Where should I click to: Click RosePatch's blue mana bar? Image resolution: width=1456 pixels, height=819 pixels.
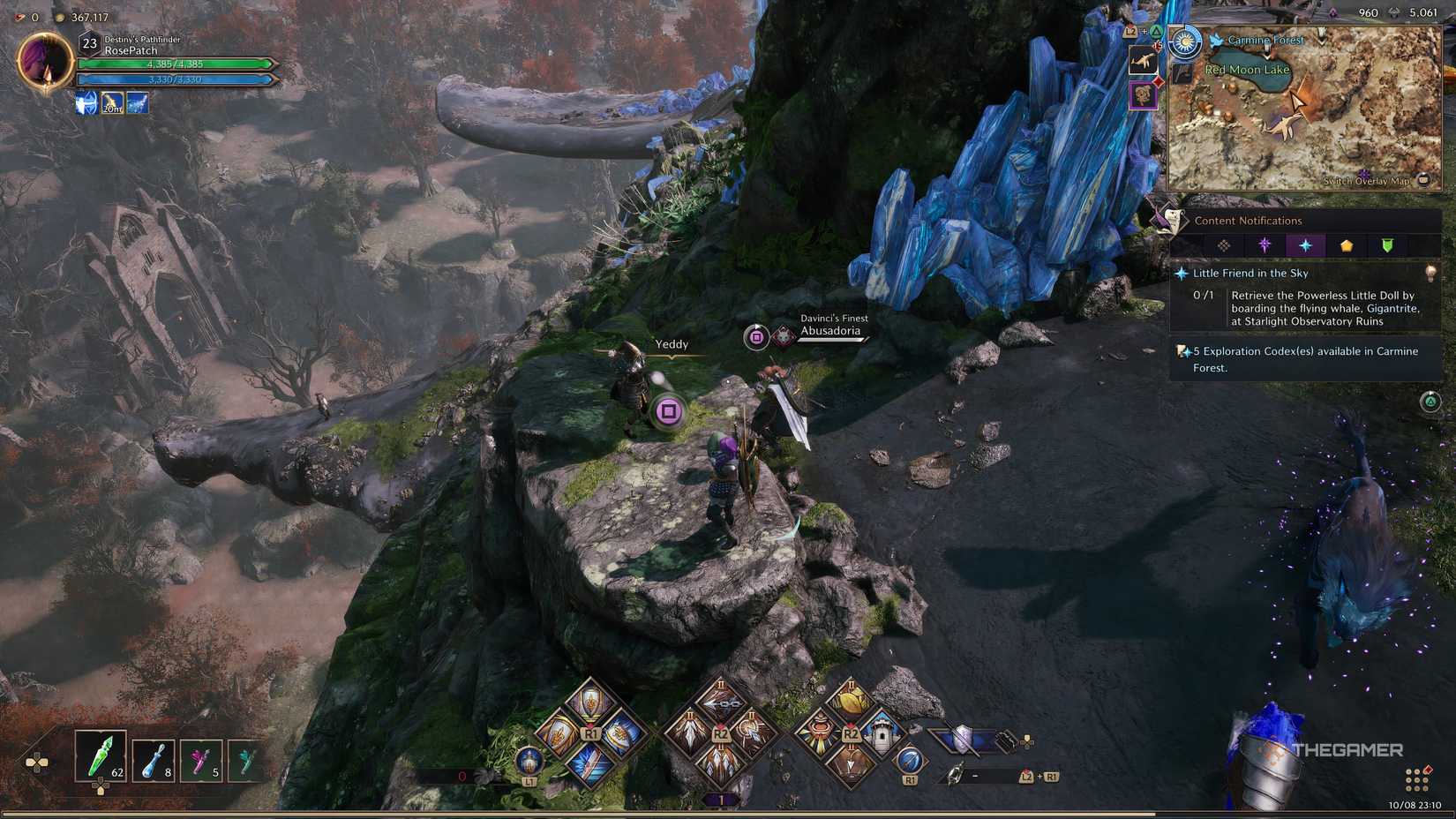point(176,79)
